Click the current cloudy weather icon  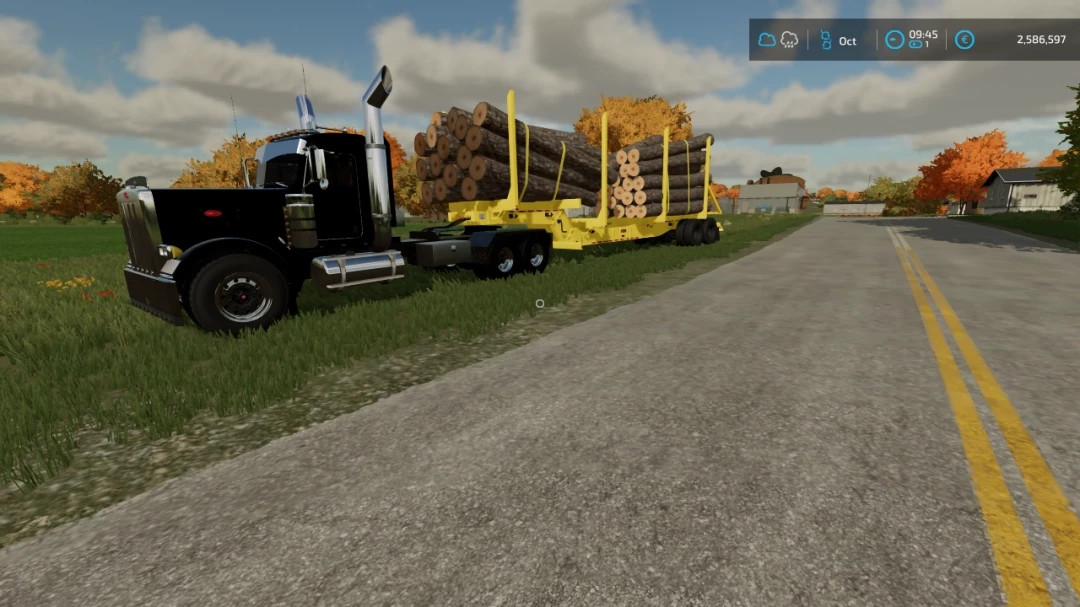767,40
